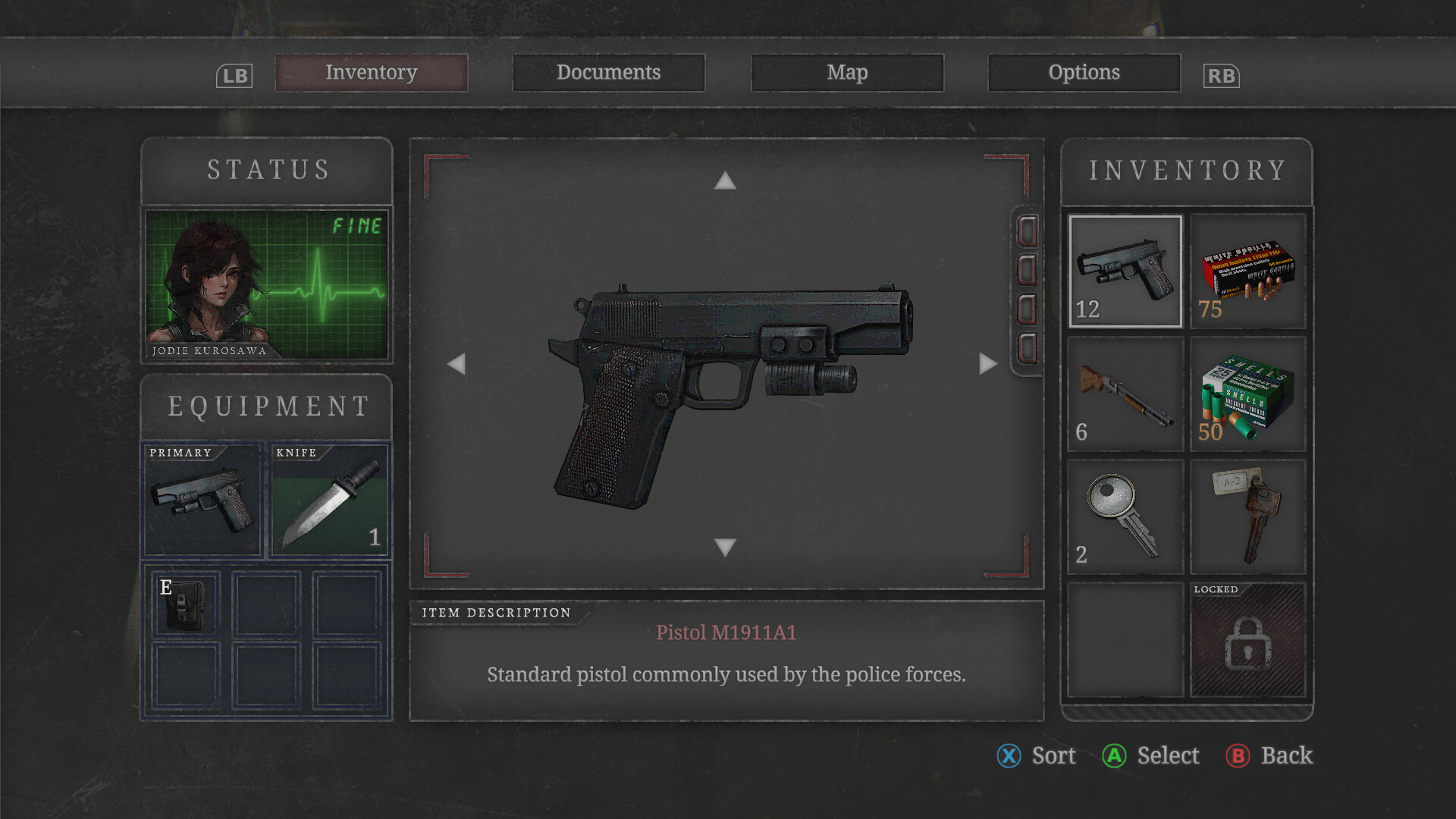
Task: Select the rusty tagged key
Action: (x=1247, y=517)
